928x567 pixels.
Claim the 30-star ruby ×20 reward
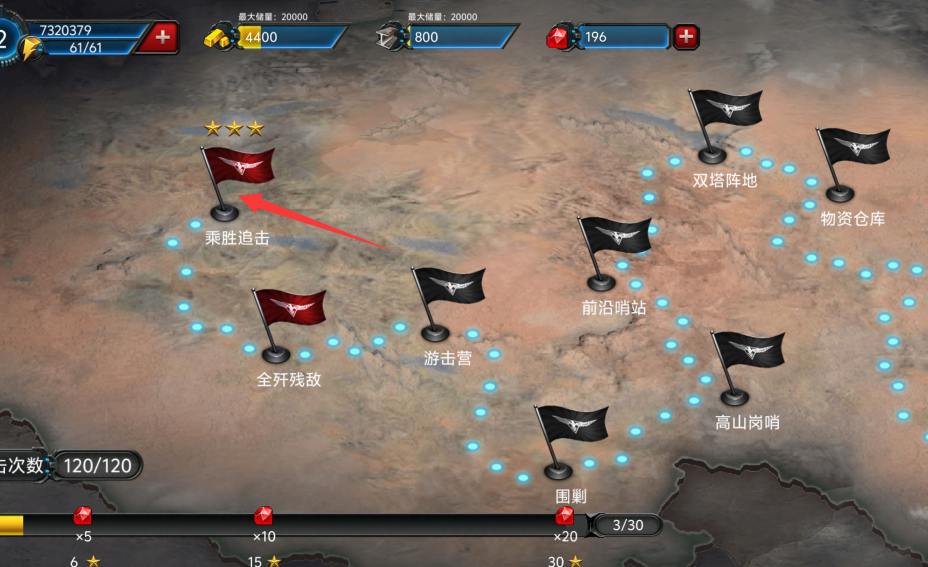[565, 516]
